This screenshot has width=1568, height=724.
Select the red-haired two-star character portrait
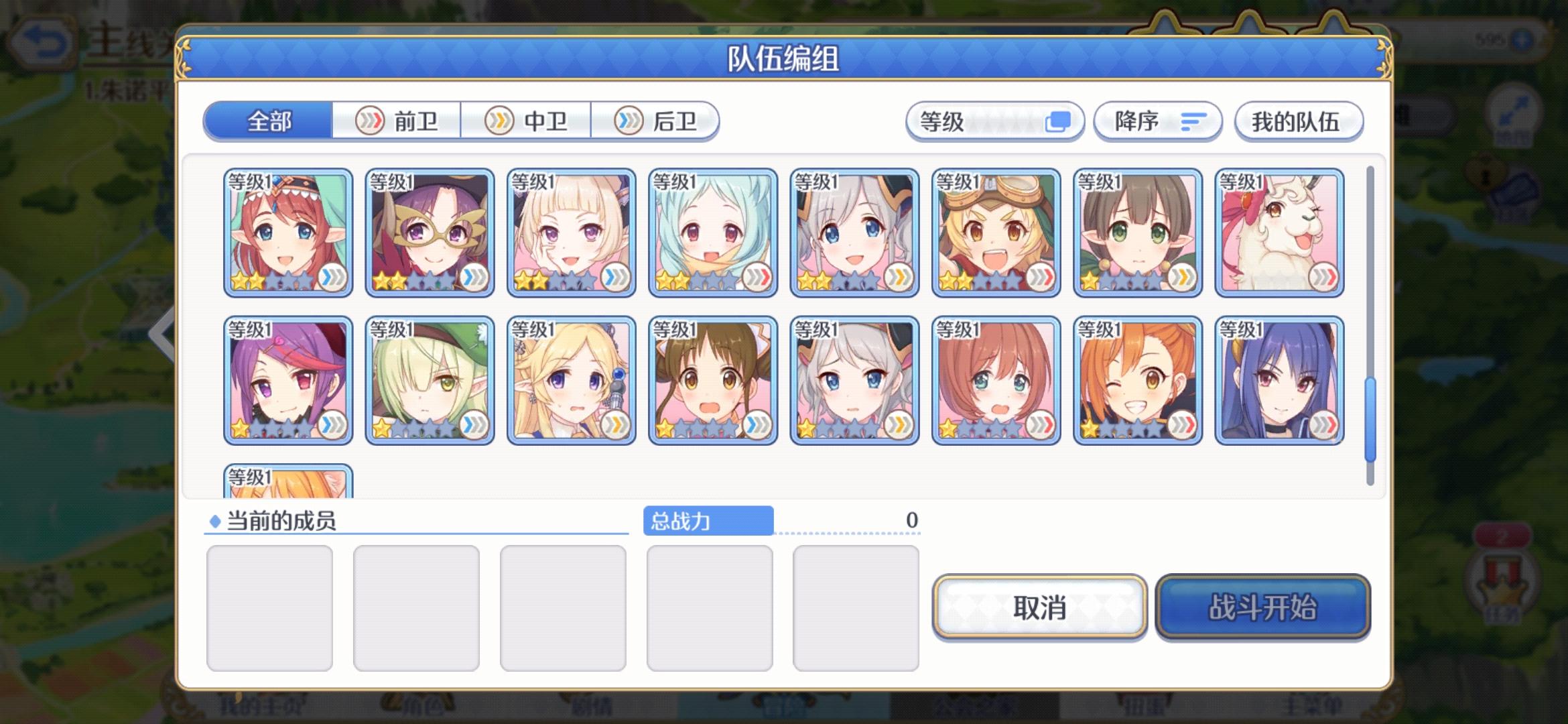pos(287,231)
